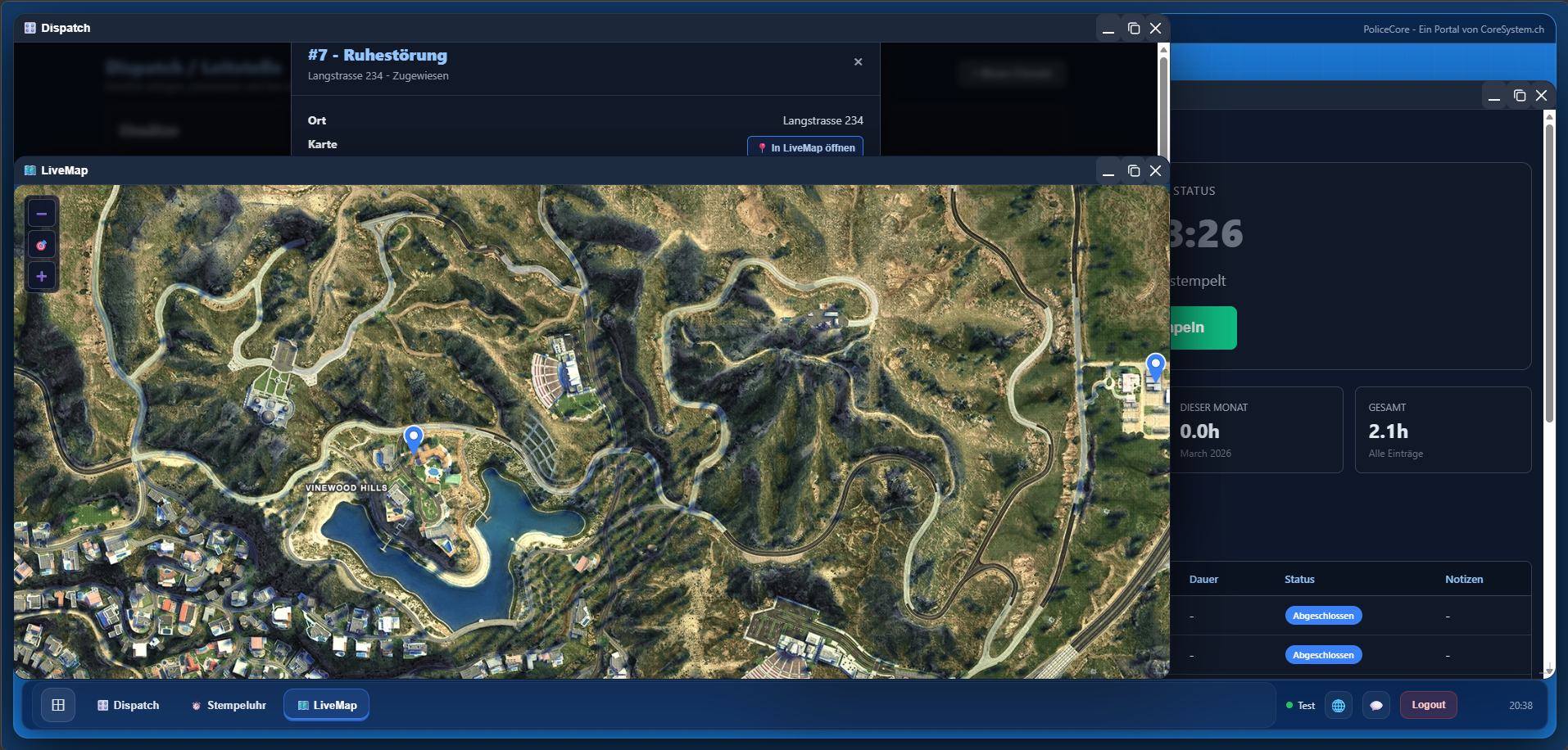Image resolution: width=1568 pixels, height=750 pixels.
Task: Switch to the Dispatch tab in the taskbar
Action: tap(128, 705)
